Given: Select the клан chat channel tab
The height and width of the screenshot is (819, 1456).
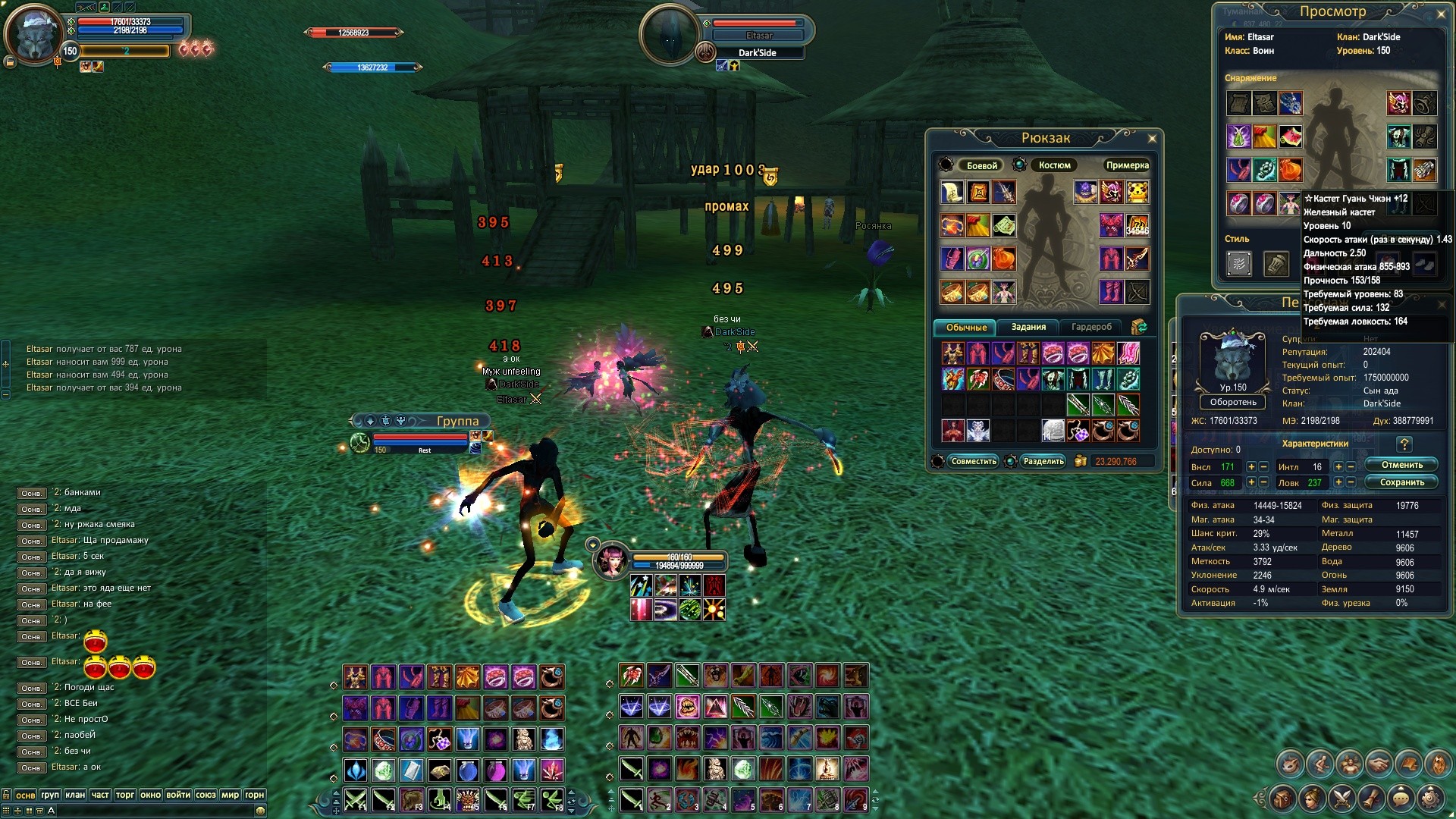Looking at the screenshot, I should (75, 795).
